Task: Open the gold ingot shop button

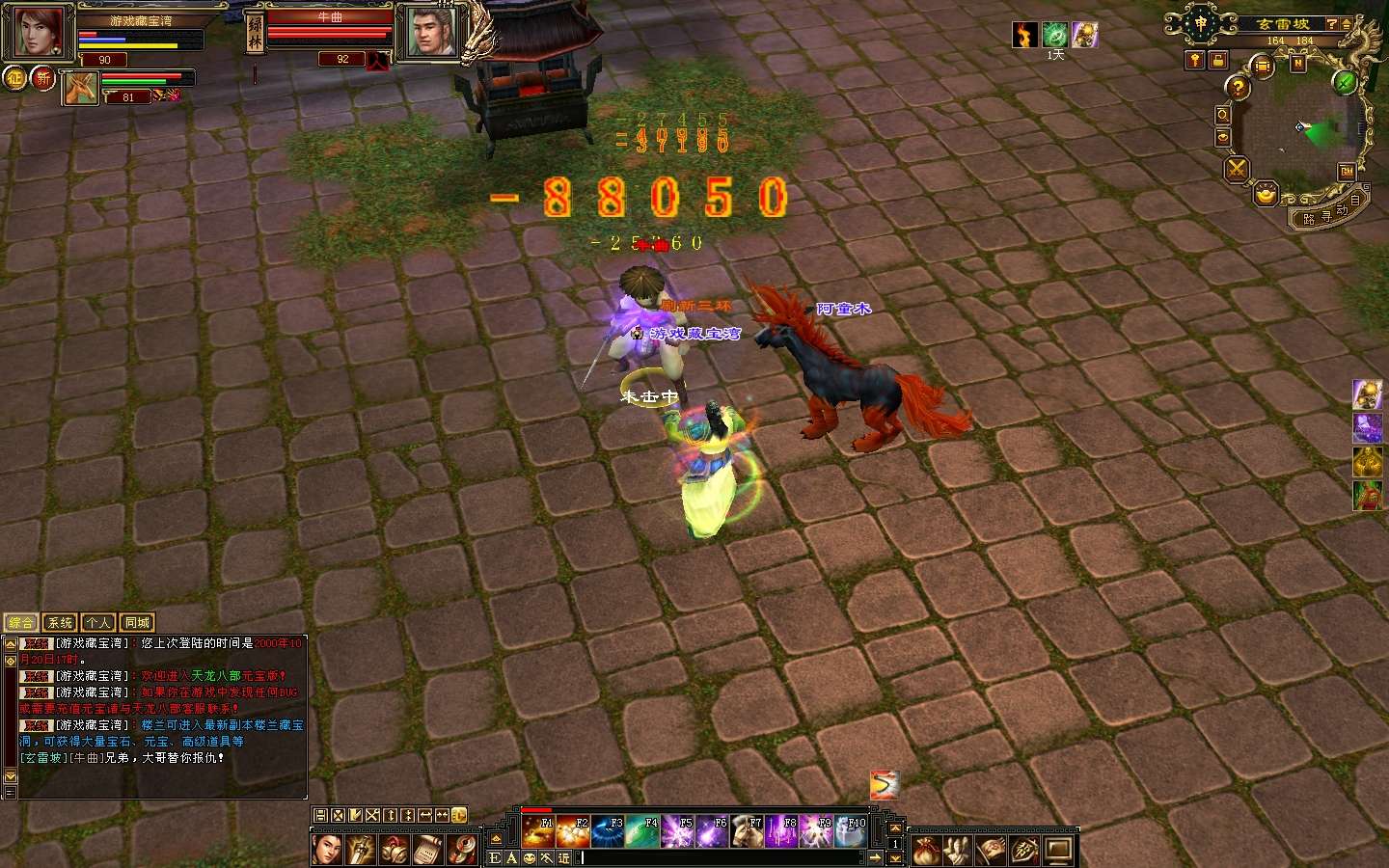Action: click(x=1266, y=196)
